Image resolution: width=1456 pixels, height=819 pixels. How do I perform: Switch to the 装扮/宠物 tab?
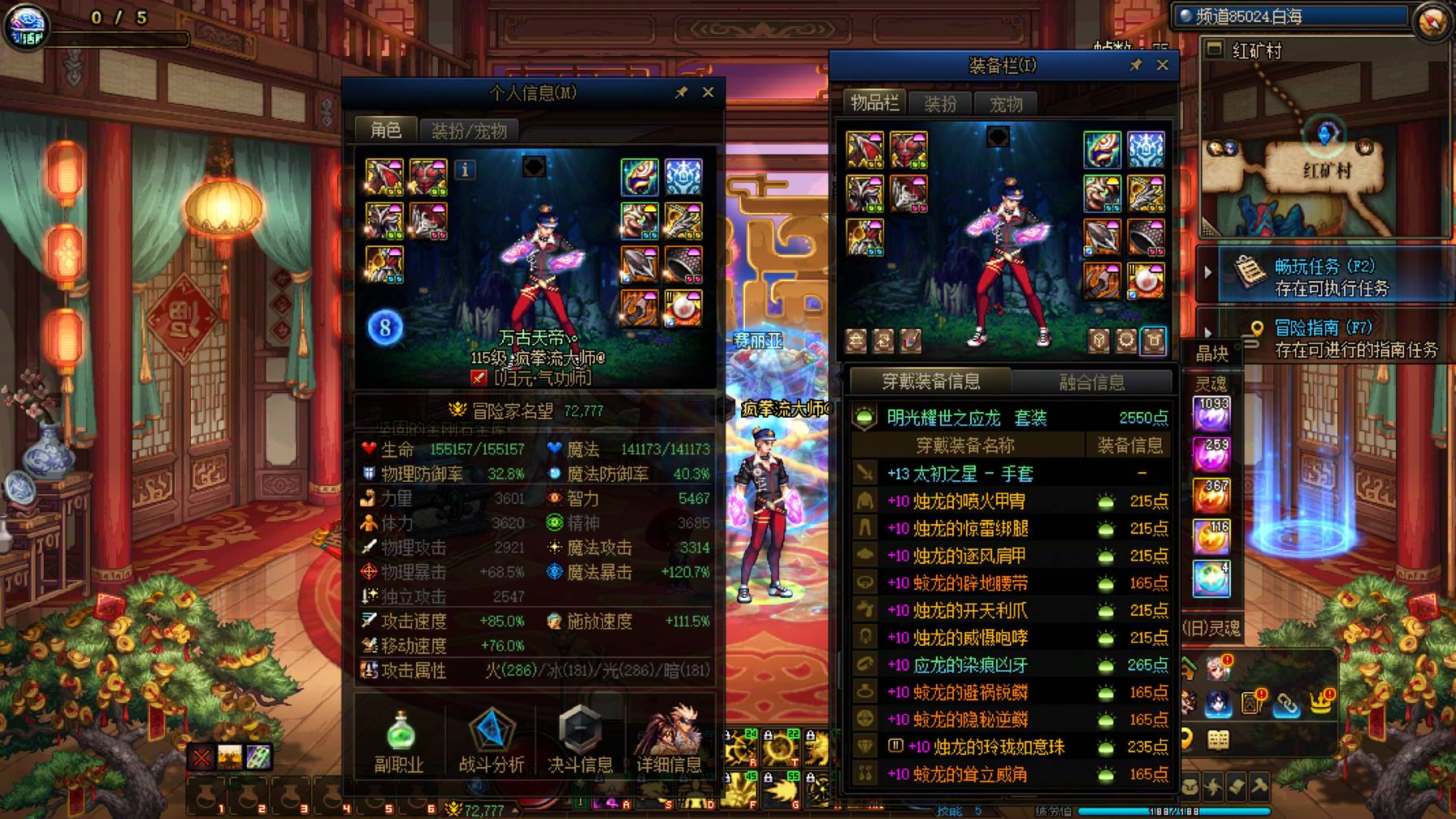tap(467, 130)
